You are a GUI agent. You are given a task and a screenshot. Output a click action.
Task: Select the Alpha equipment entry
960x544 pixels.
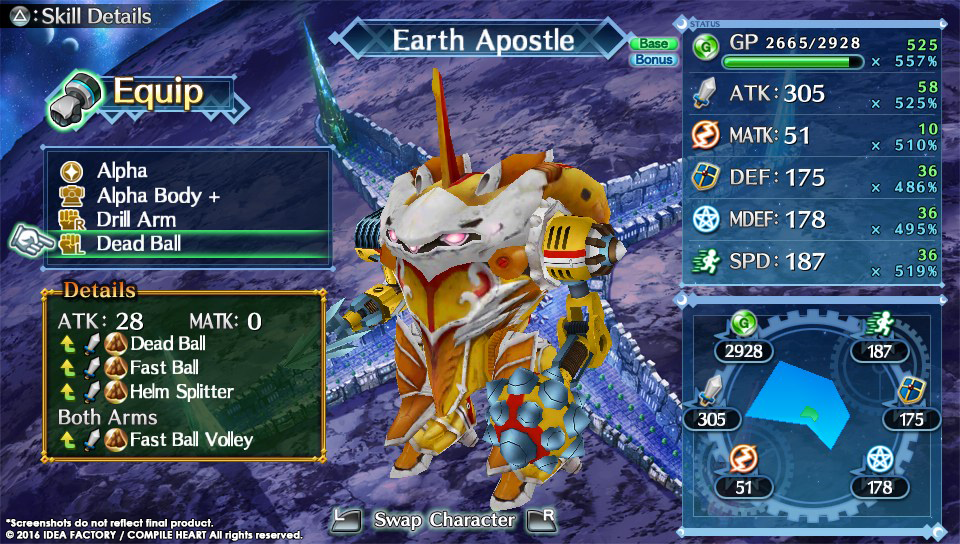[x=122, y=171]
